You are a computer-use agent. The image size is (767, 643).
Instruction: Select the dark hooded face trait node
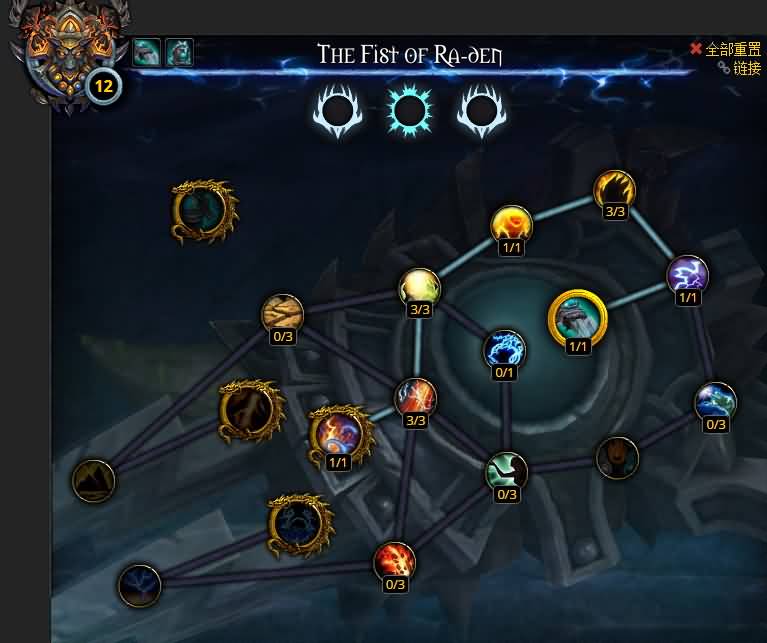point(617,457)
